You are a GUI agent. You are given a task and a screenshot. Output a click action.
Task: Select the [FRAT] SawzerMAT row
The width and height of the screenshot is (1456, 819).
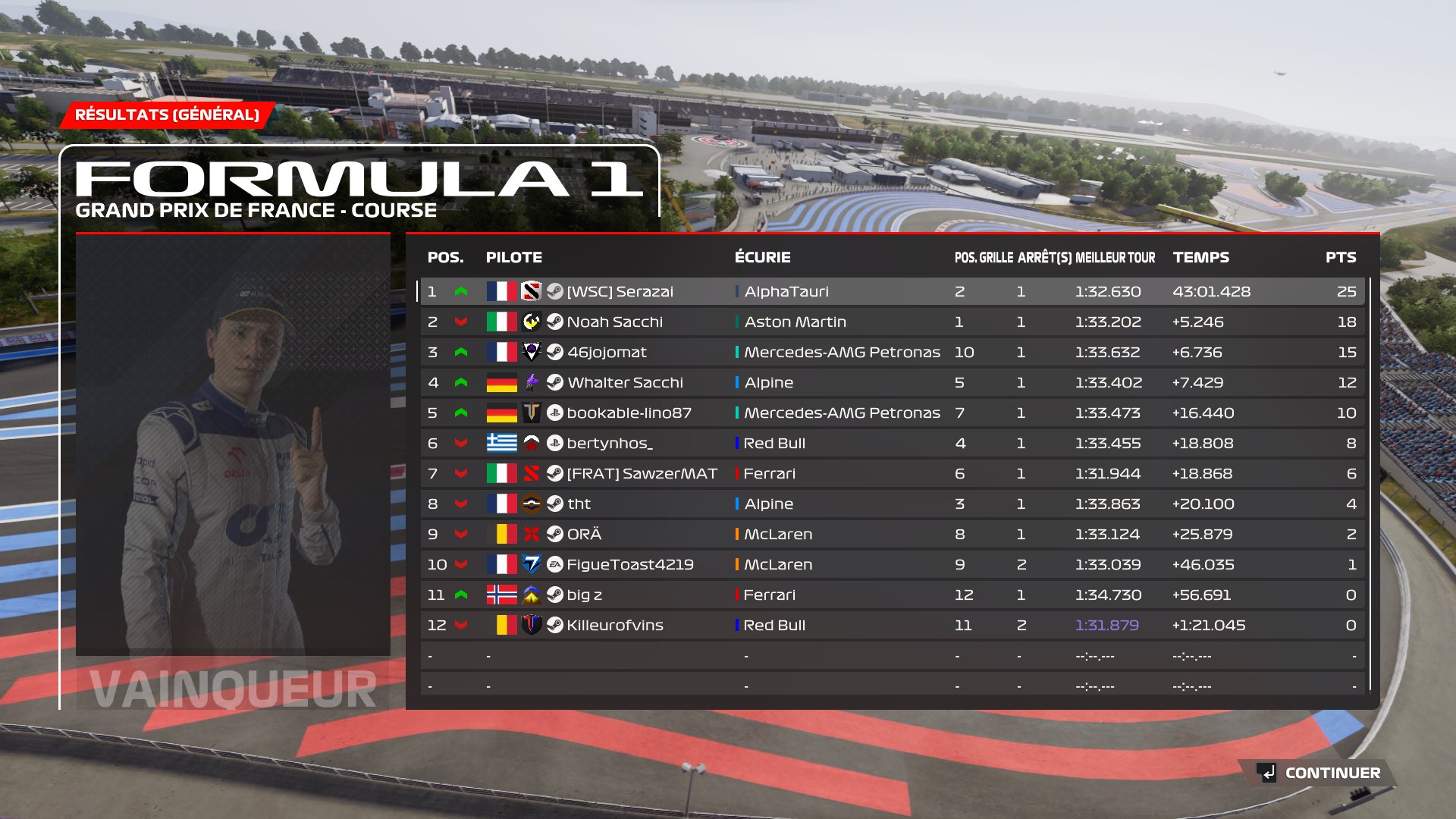coord(642,473)
